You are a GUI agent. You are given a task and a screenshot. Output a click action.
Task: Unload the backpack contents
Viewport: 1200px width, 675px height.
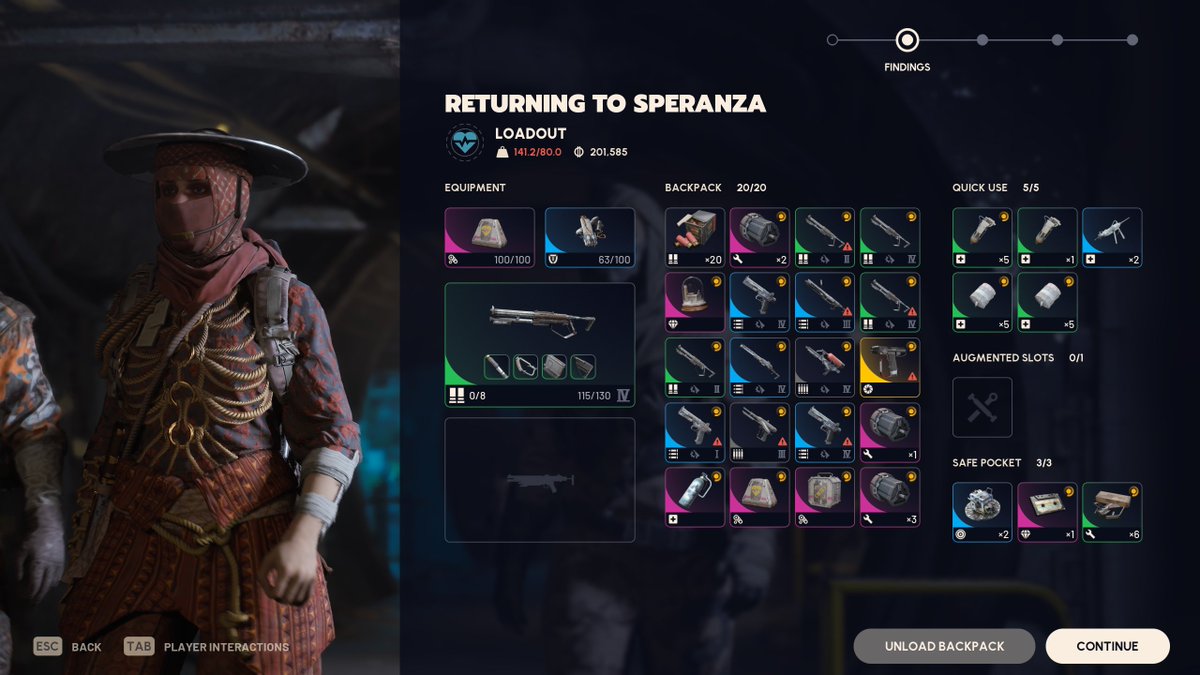coord(944,646)
